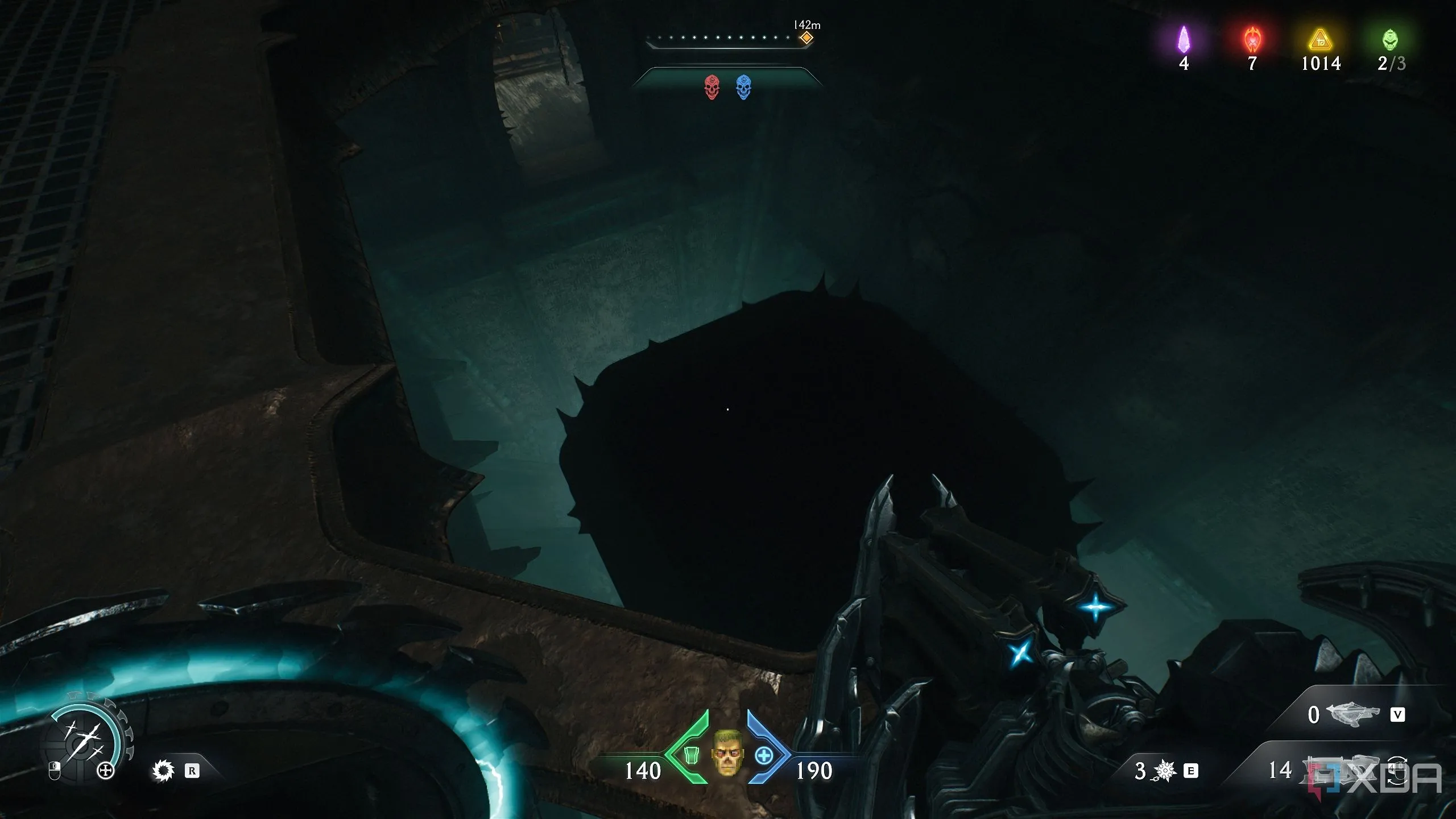This screenshot has height=819, width=1456.
Task: Select the equipped weapon slot icon
Action: (x=1337, y=770)
